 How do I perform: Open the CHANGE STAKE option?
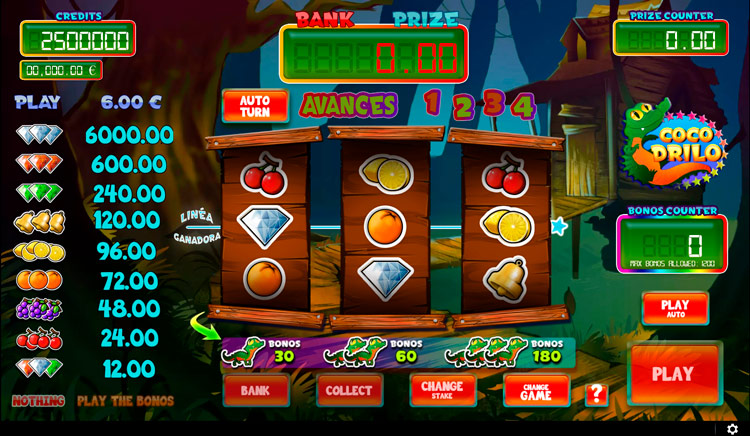click(x=442, y=389)
